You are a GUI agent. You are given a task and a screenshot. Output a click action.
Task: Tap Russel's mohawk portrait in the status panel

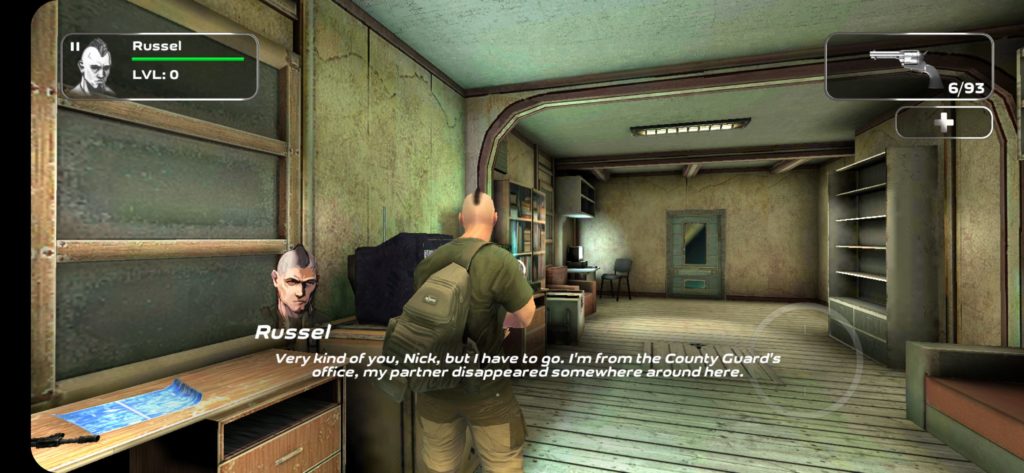pyautogui.click(x=98, y=68)
